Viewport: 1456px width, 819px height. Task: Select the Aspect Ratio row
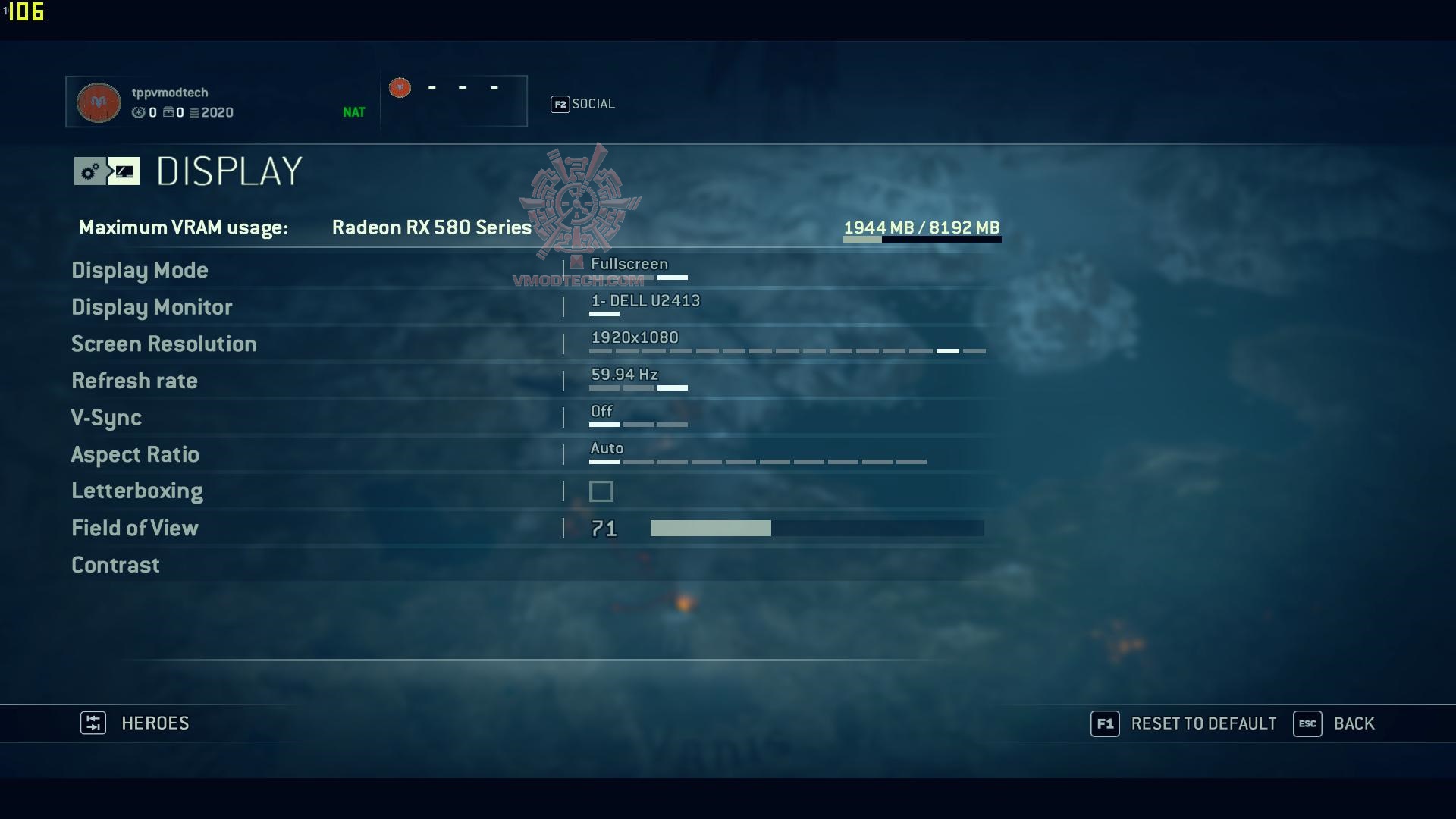(x=135, y=455)
